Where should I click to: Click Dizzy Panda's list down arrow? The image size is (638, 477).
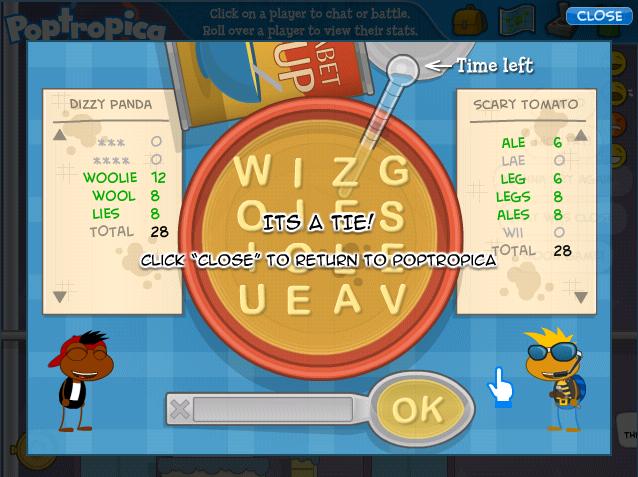pyautogui.click(x=60, y=296)
